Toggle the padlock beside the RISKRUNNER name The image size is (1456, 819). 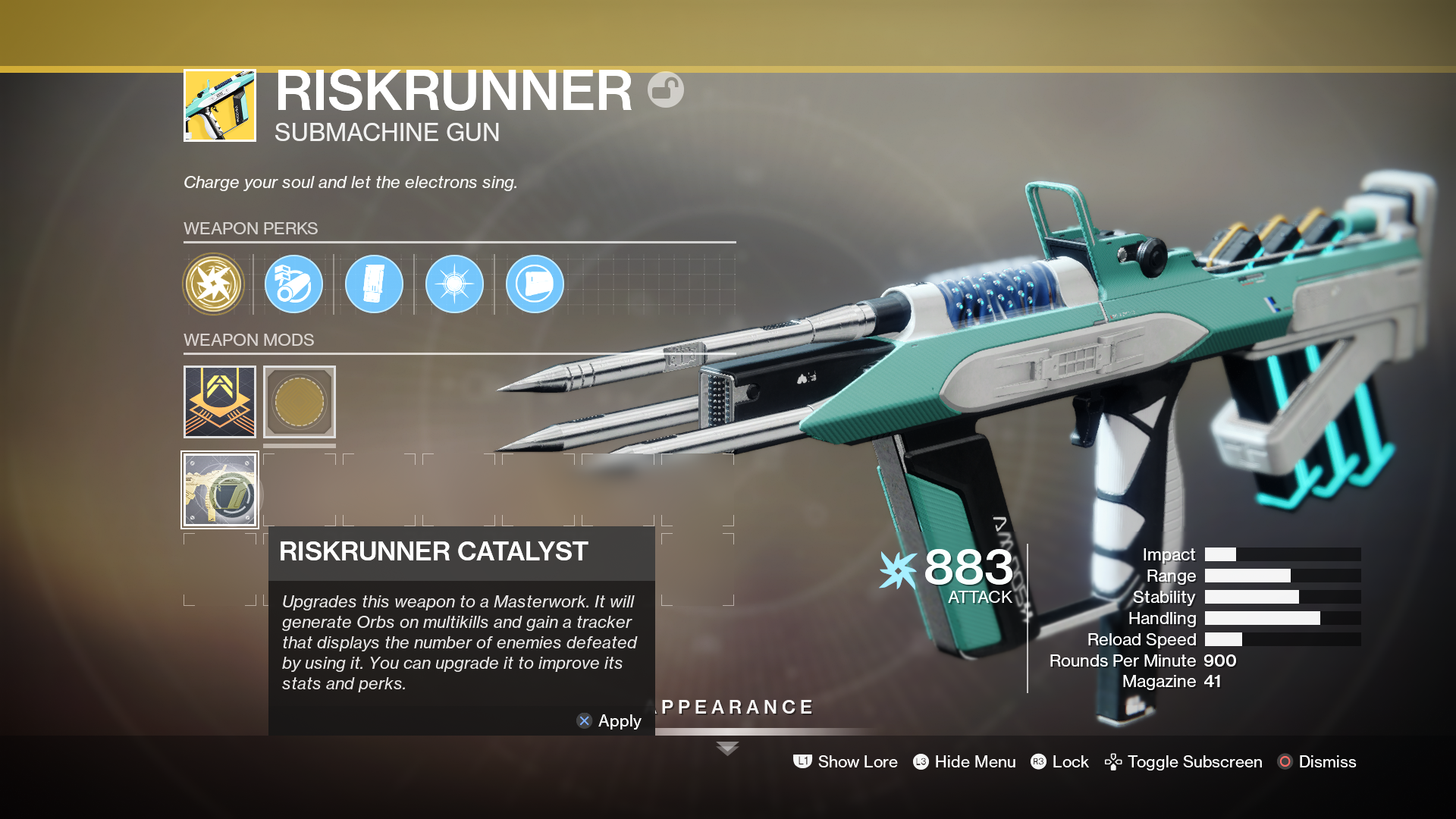[665, 89]
